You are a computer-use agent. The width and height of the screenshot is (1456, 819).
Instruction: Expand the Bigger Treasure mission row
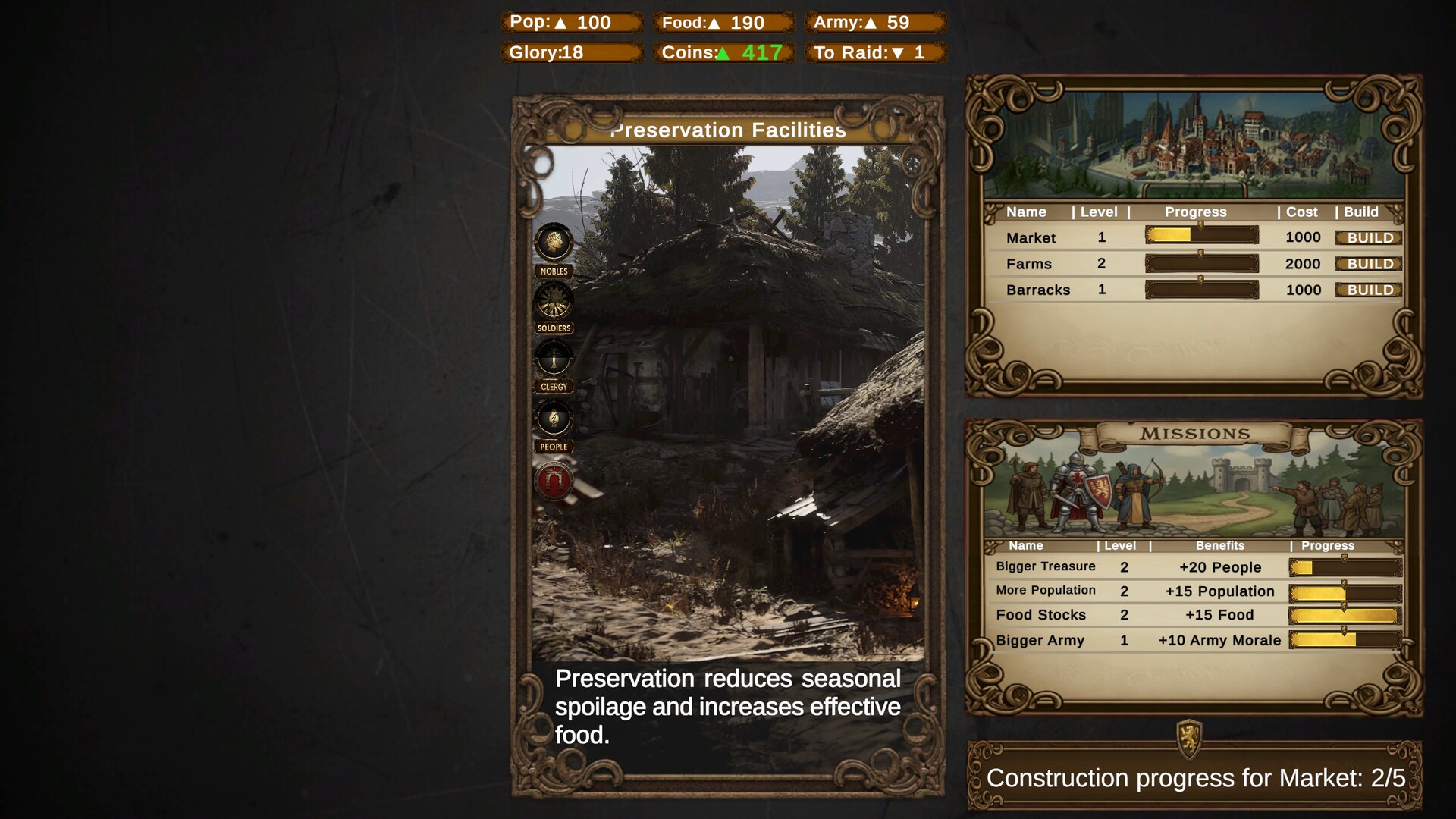click(1045, 566)
